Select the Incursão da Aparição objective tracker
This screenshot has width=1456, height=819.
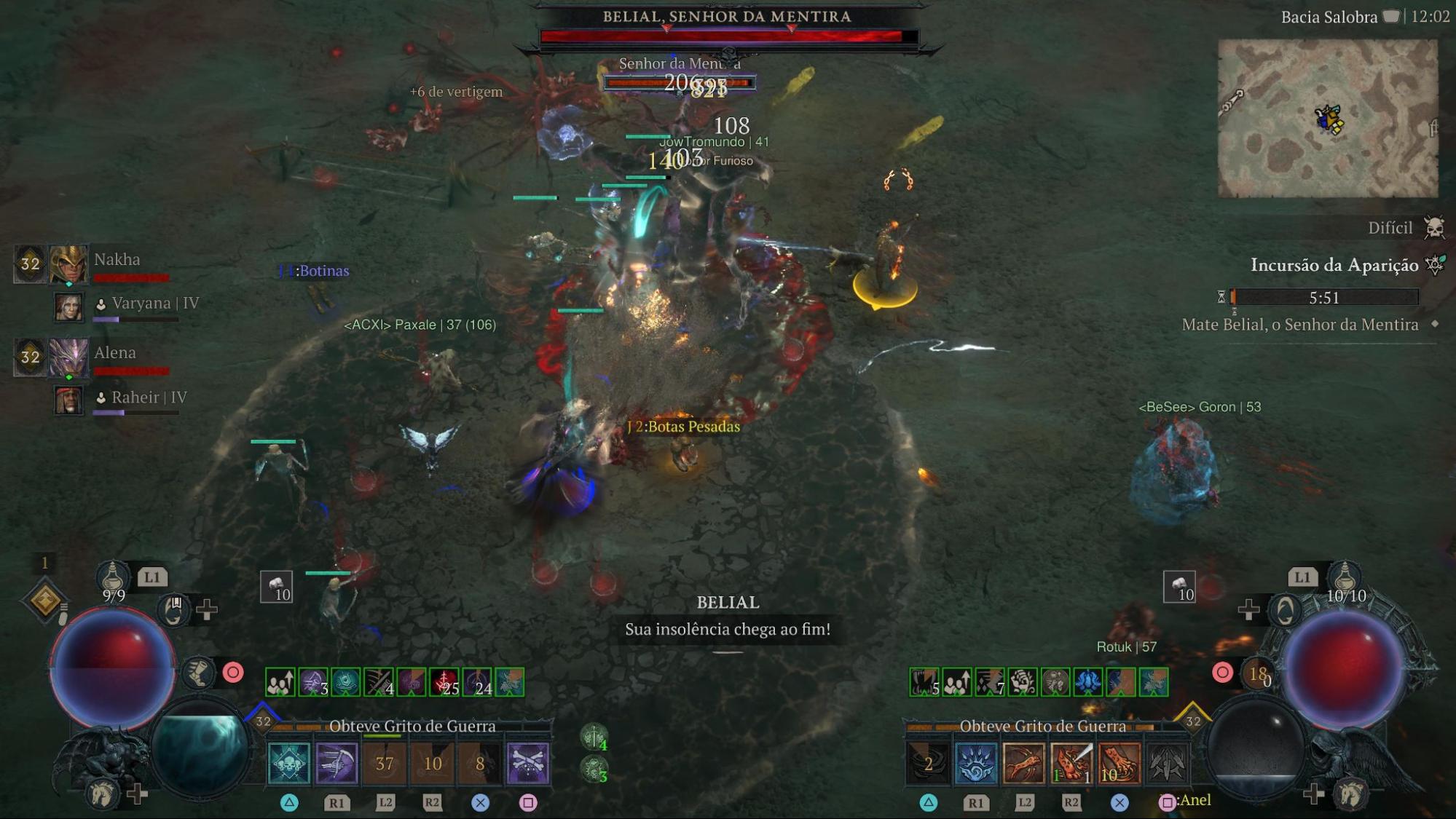click(x=1334, y=265)
